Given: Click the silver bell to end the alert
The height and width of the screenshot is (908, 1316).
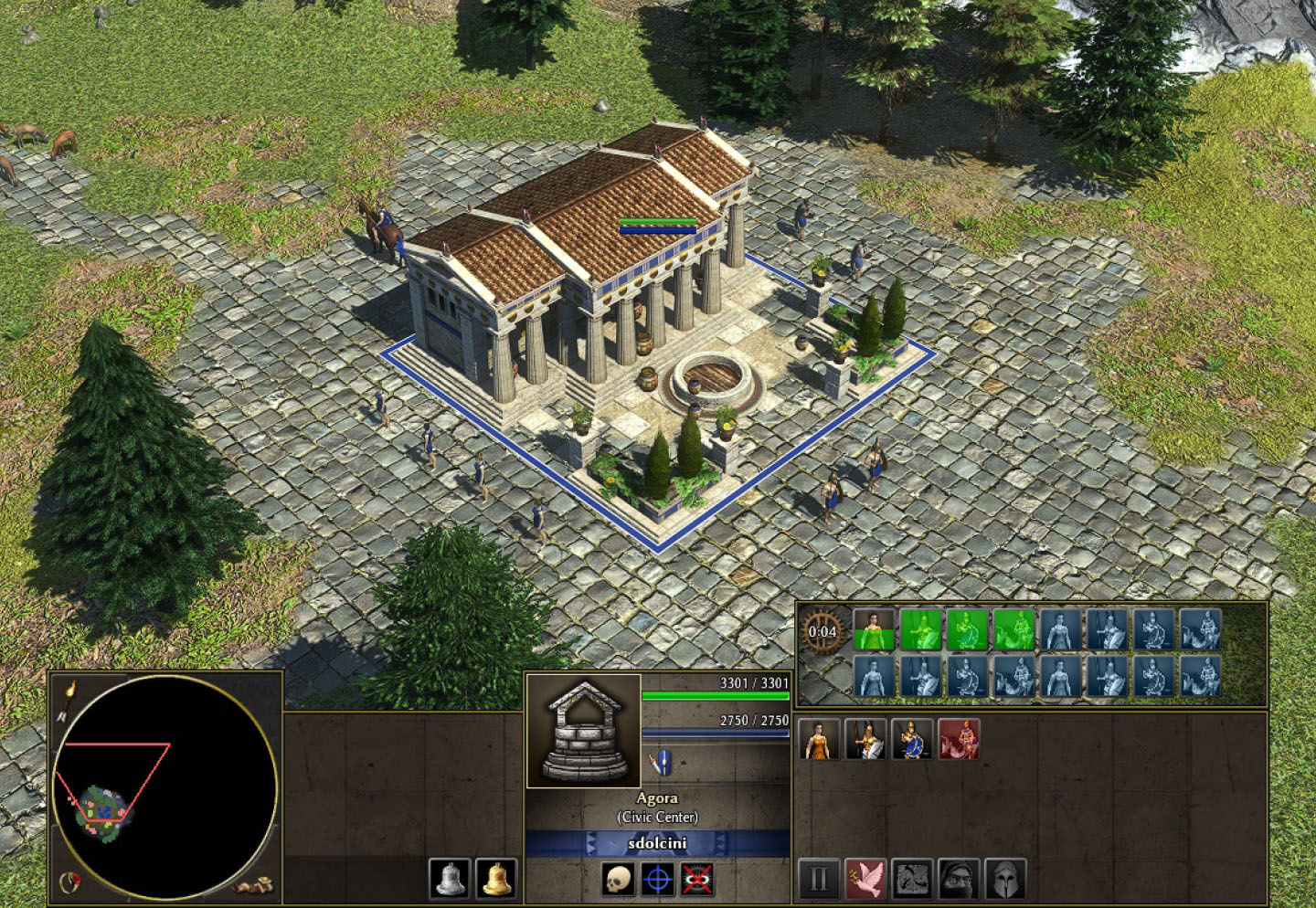Looking at the screenshot, I should [450, 879].
